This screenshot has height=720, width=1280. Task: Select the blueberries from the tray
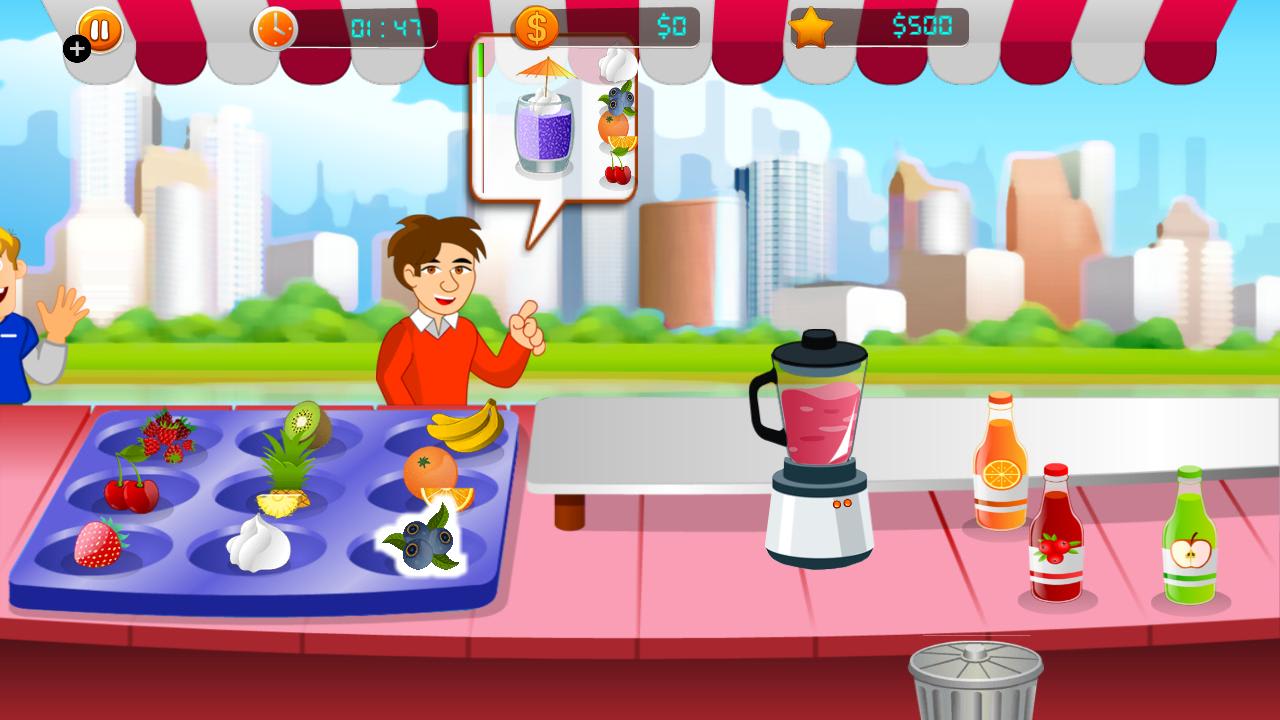[x=428, y=545]
